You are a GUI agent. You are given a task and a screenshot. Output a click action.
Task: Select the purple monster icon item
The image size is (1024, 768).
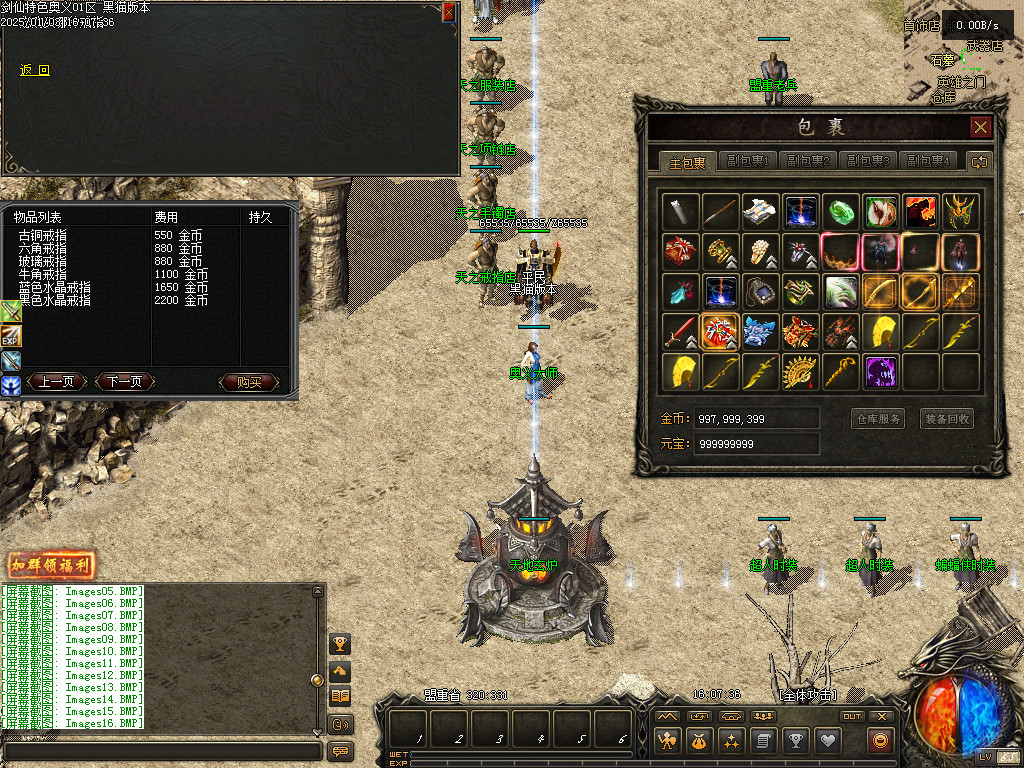tap(881, 372)
